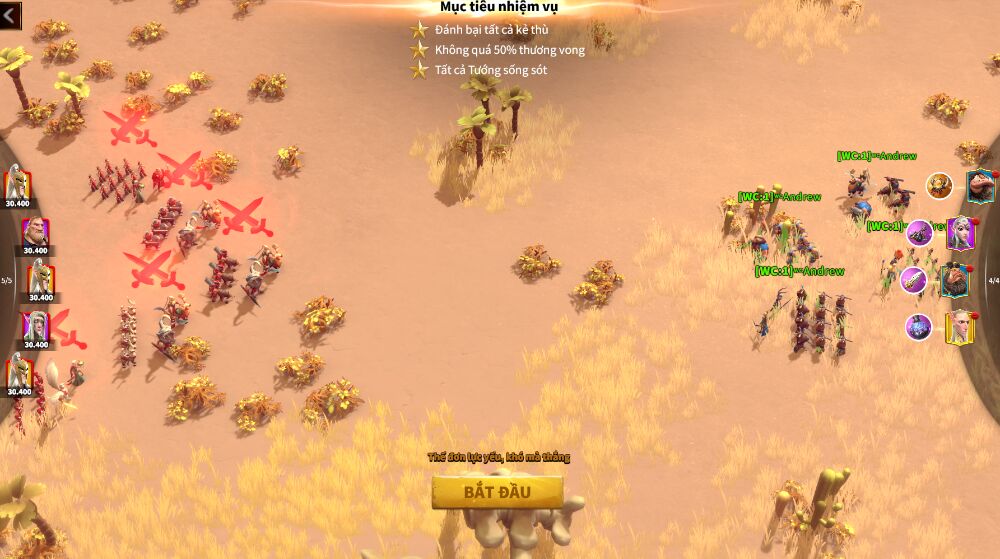
Task: Tap the purple potion flask skill icon
Action: [x=919, y=327]
